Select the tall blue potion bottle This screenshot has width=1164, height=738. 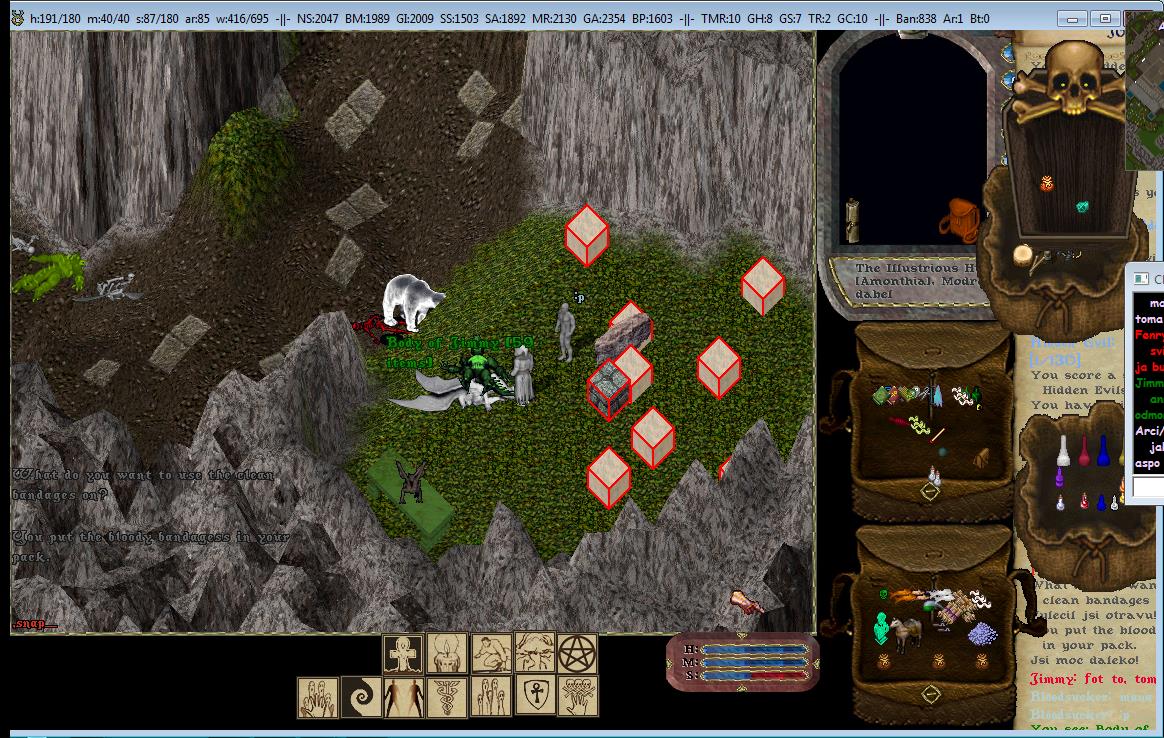pyautogui.click(x=1102, y=449)
